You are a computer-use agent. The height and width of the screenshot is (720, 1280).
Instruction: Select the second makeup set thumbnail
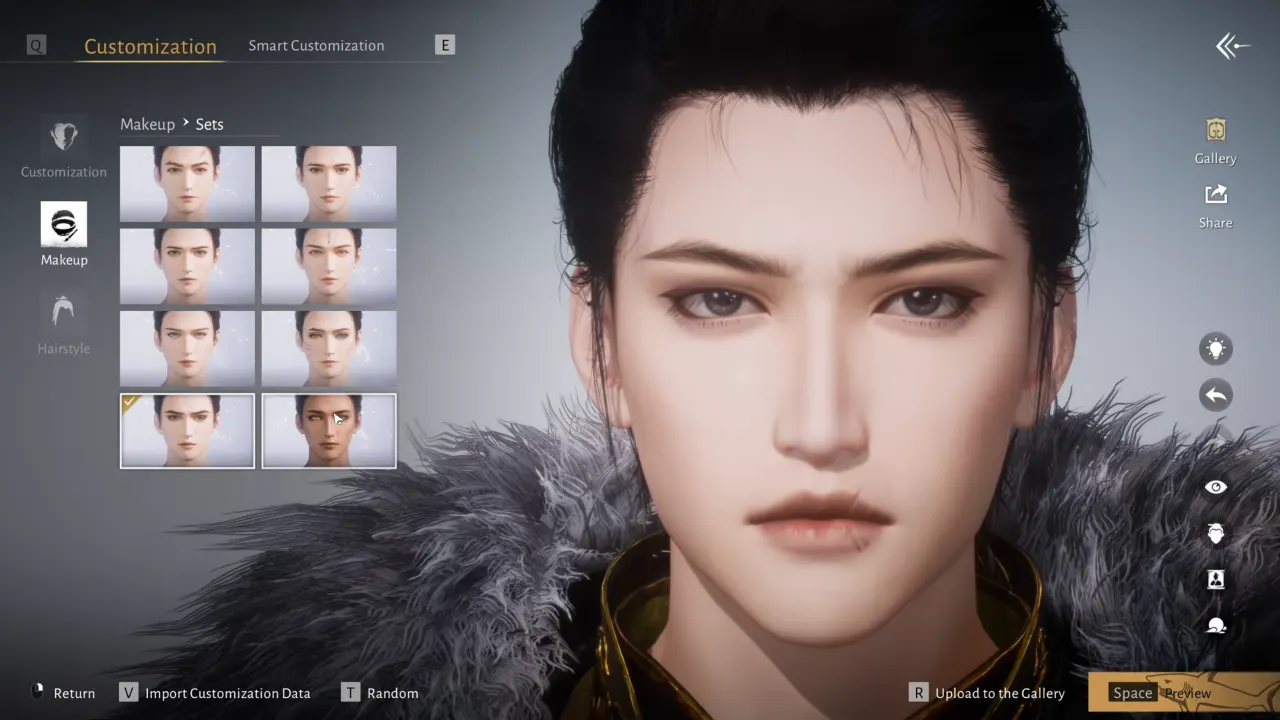[328, 182]
